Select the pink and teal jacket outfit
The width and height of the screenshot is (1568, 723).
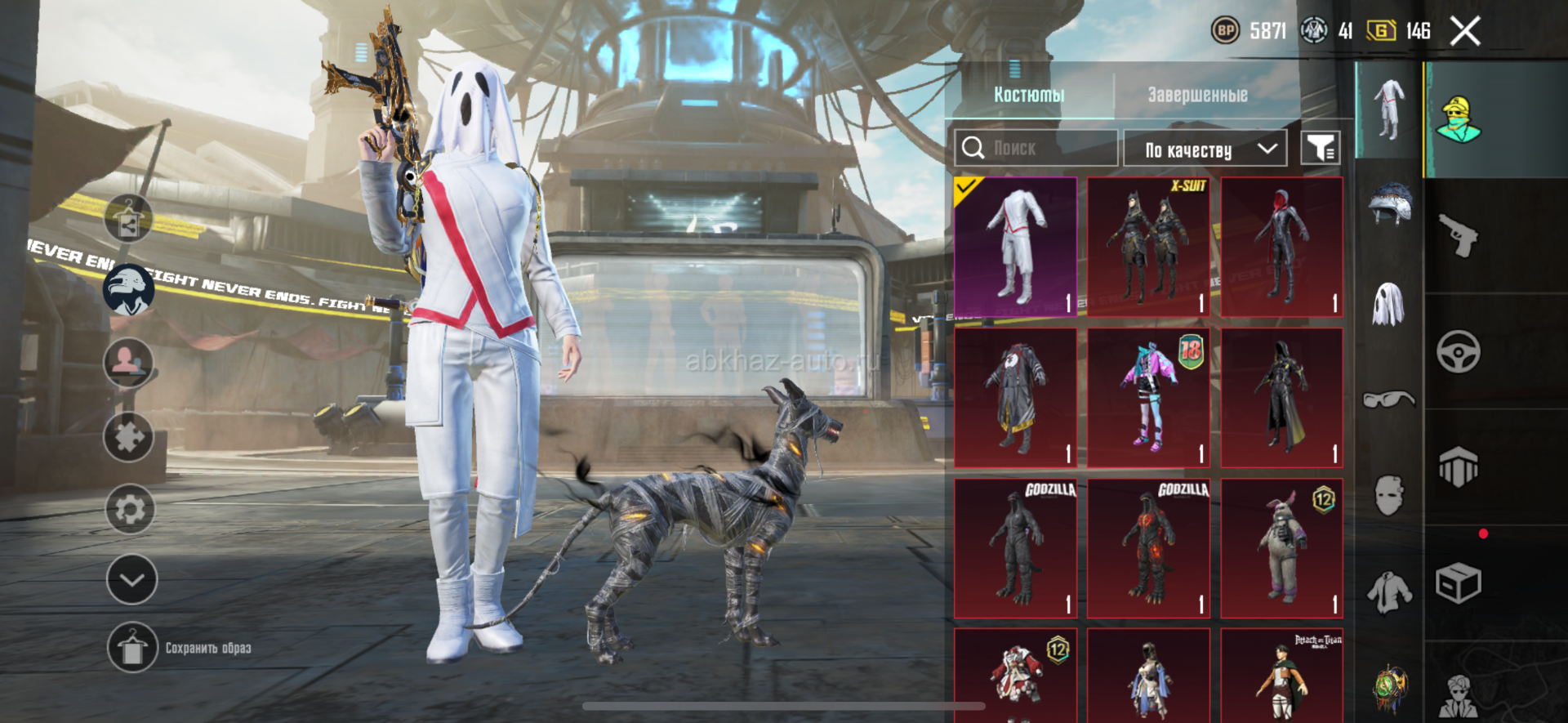click(1148, 398)
